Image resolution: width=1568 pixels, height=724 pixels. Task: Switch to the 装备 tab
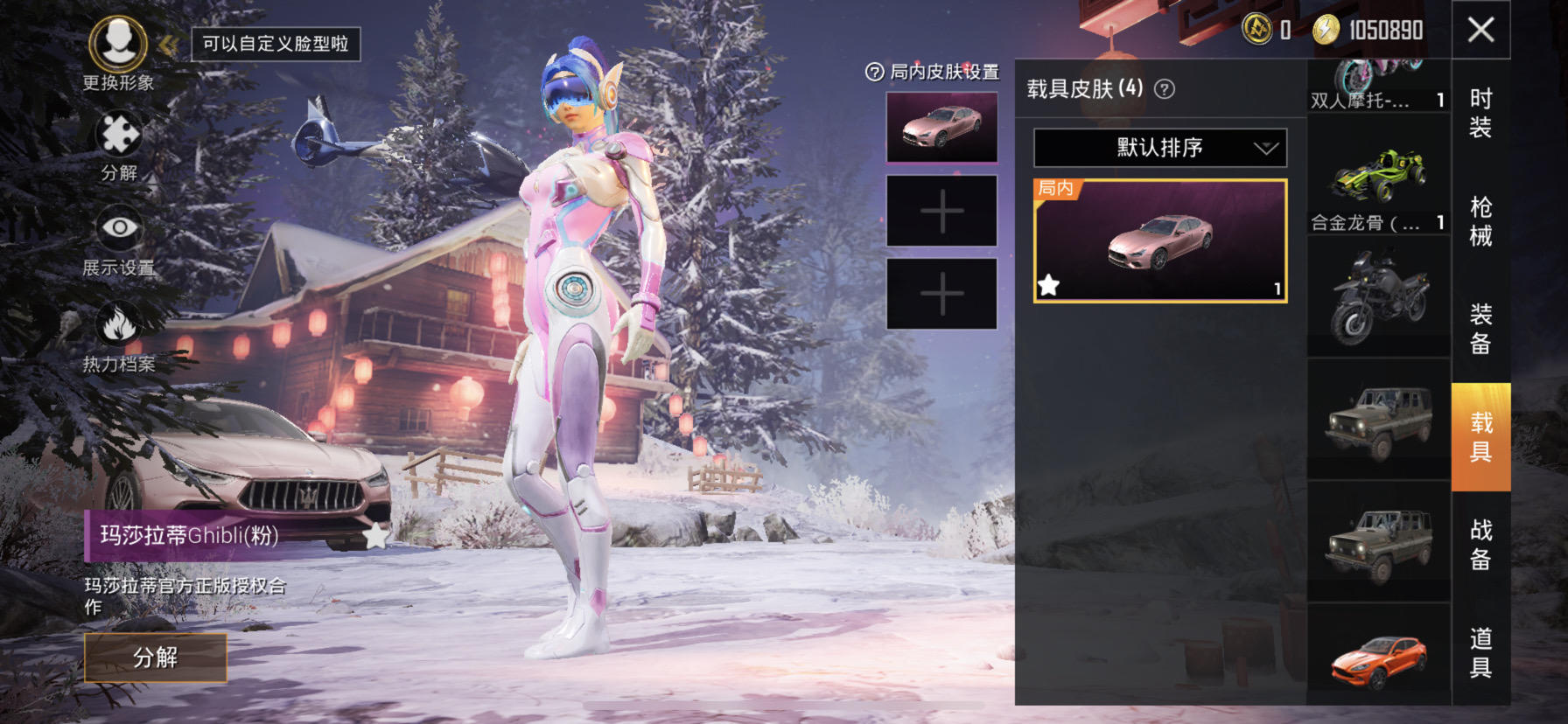click(1480, 329)
